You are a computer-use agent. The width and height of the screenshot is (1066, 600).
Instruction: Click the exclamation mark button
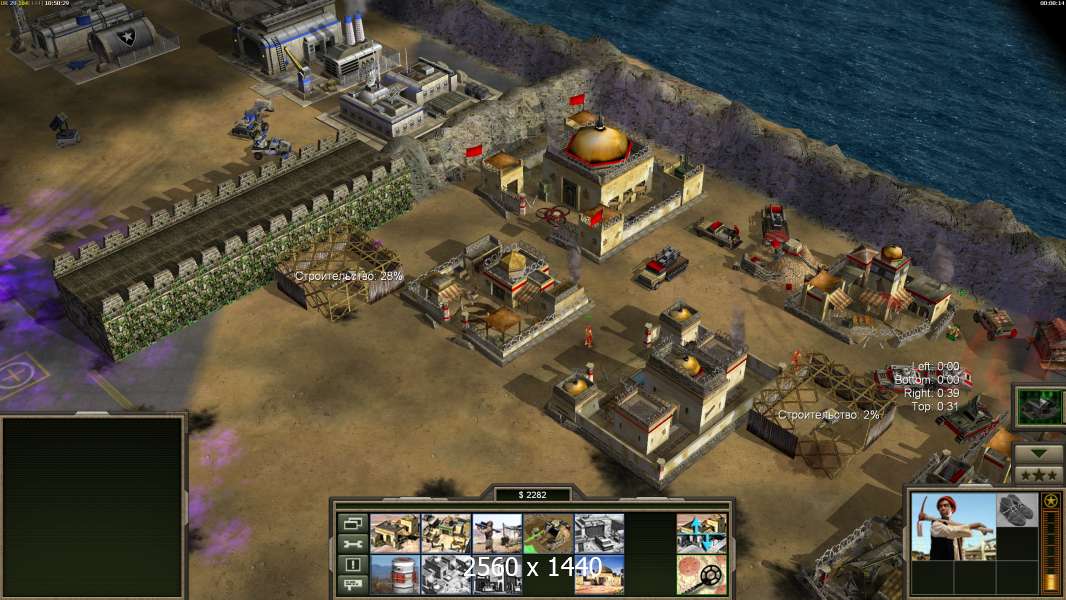pos(351,564)
